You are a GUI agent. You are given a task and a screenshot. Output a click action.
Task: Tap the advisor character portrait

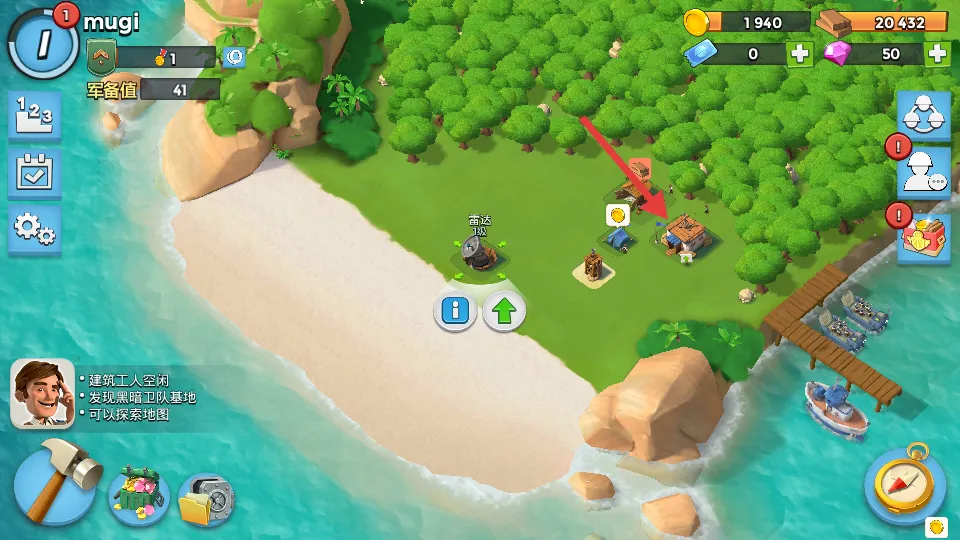(42, 393)
